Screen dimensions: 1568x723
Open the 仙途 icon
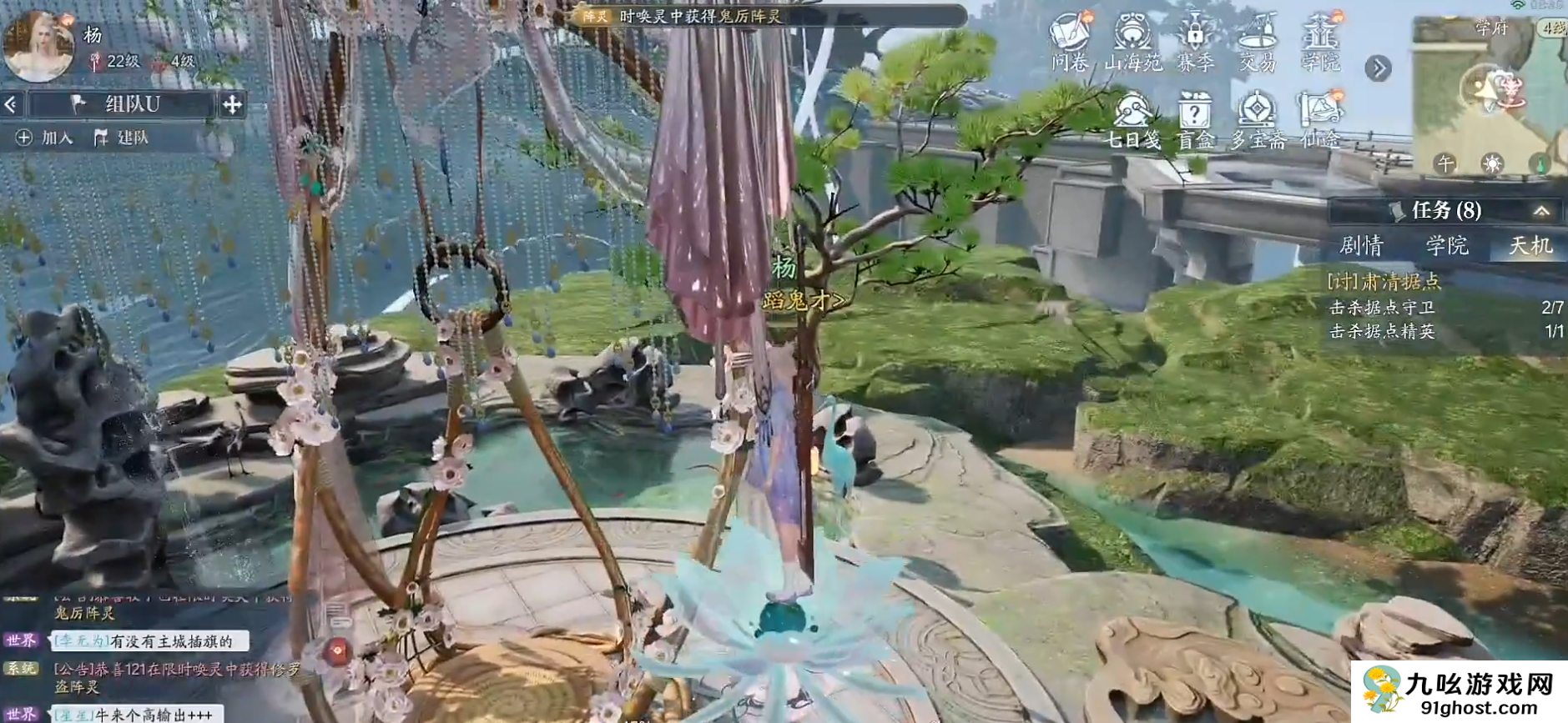[x=1320, y=121]
